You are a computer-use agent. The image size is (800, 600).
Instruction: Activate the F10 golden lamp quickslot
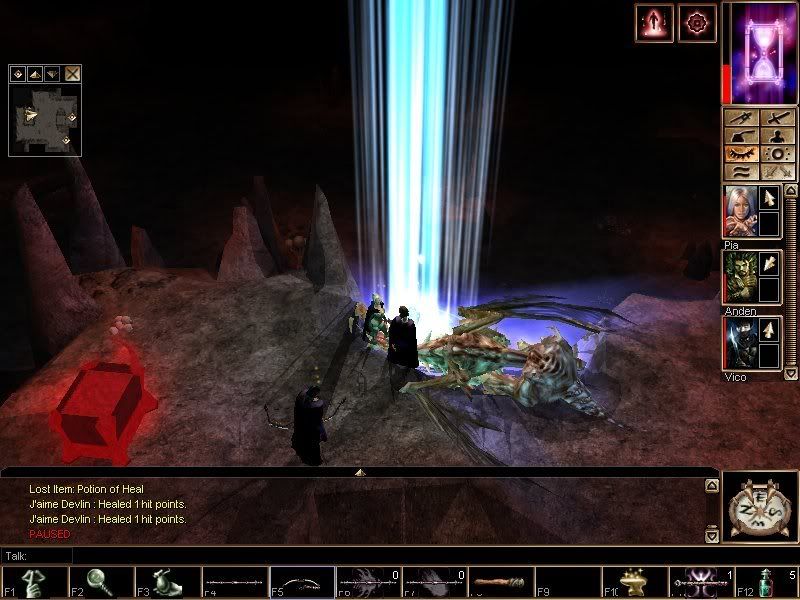coord(633,582)
